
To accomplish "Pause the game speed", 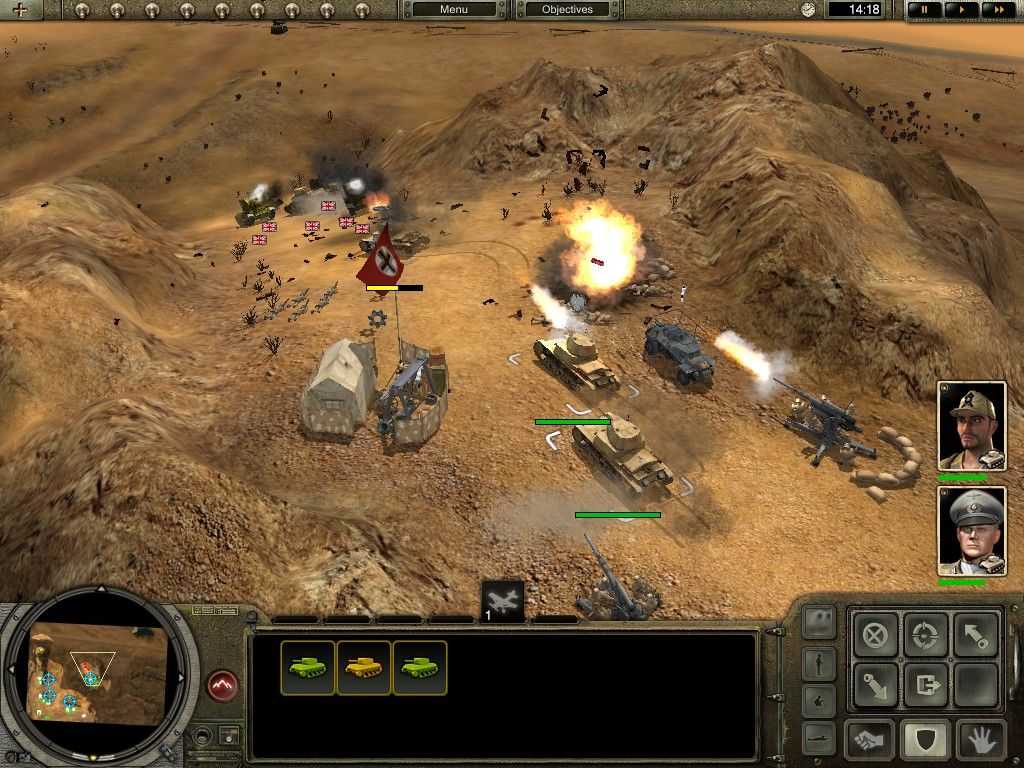I will click(923, 10).
